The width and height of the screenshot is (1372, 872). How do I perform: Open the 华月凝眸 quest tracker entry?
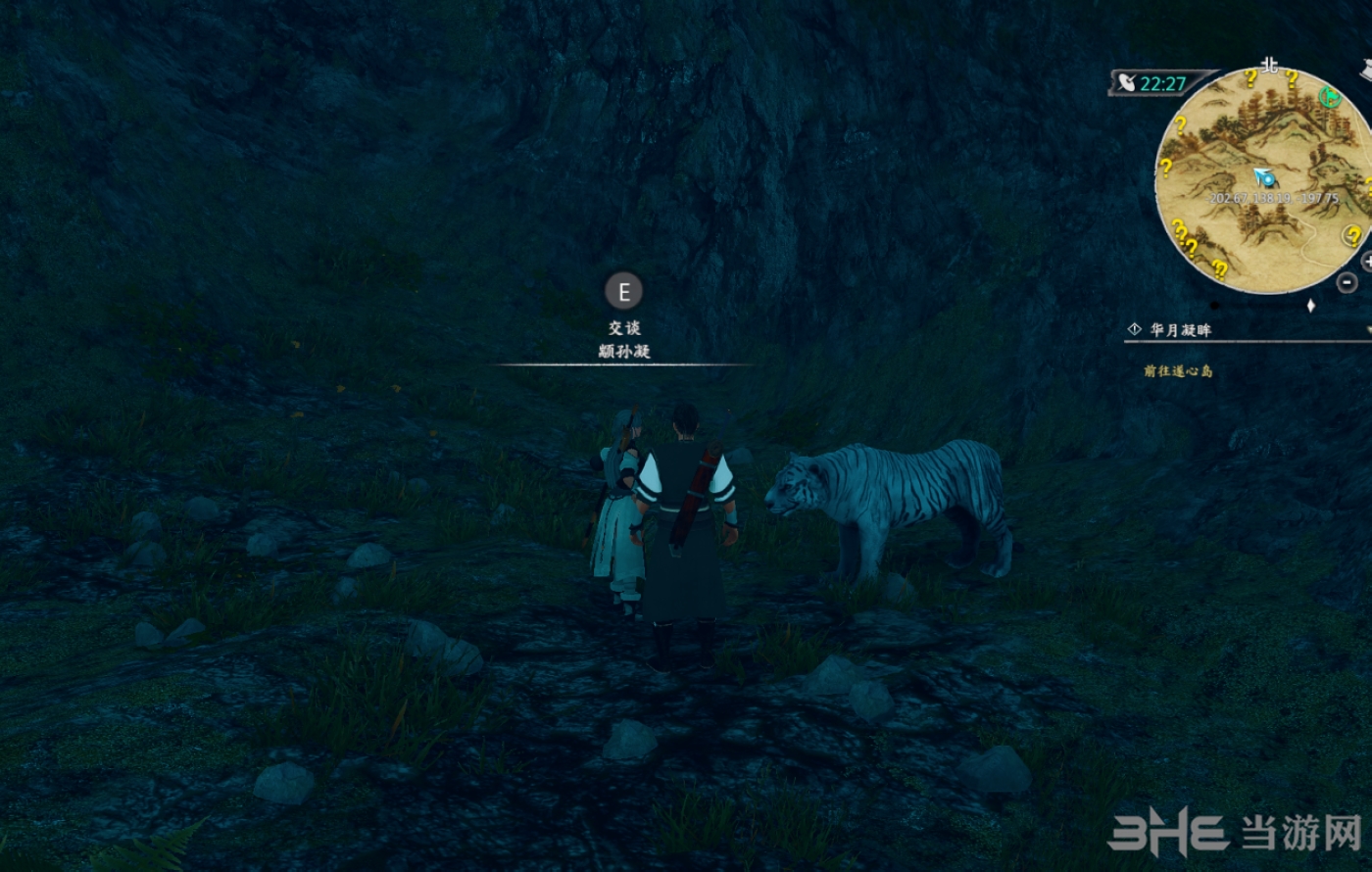1181,330
